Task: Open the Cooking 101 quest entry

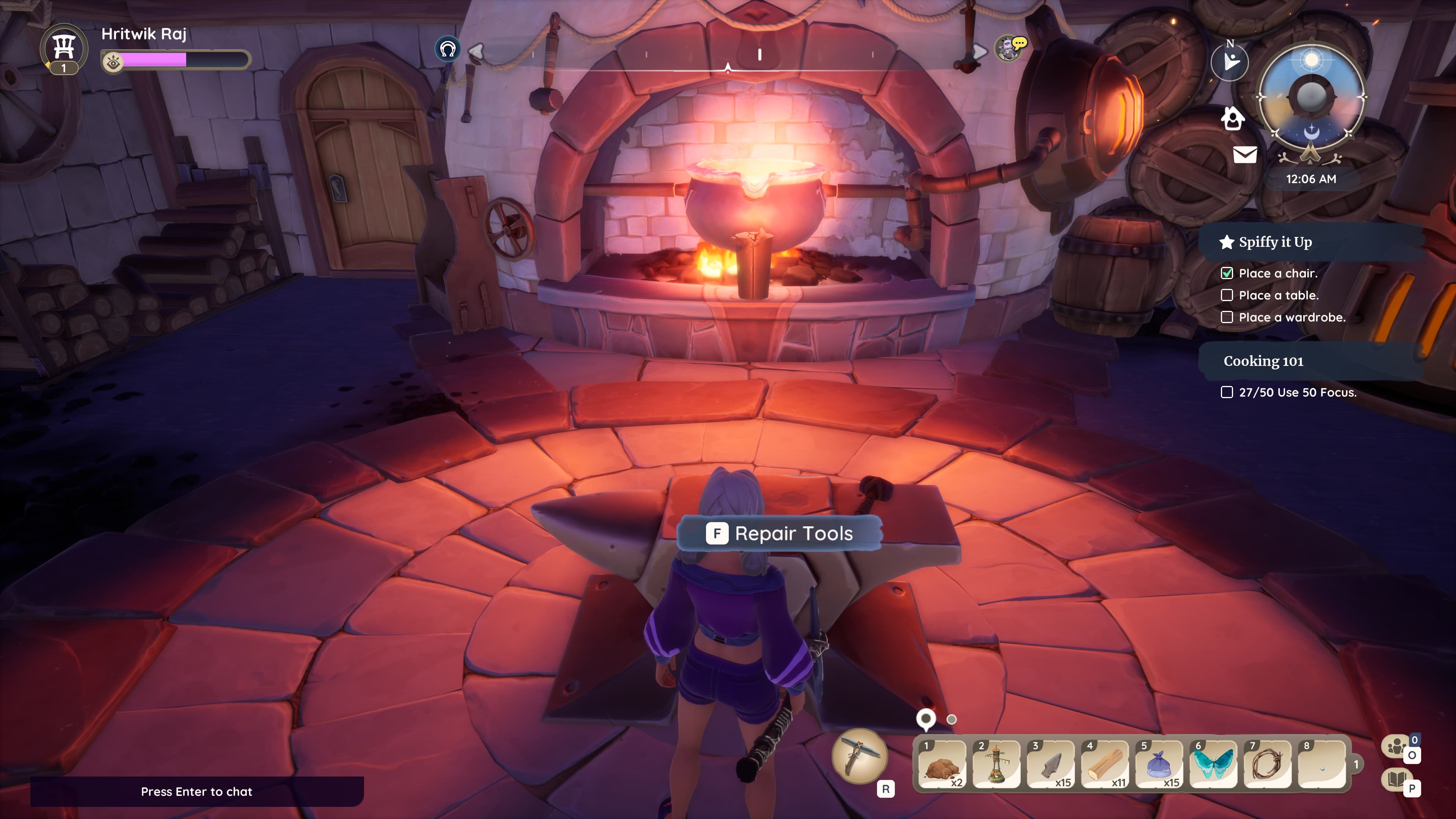Action: (x=1263, y=361)
